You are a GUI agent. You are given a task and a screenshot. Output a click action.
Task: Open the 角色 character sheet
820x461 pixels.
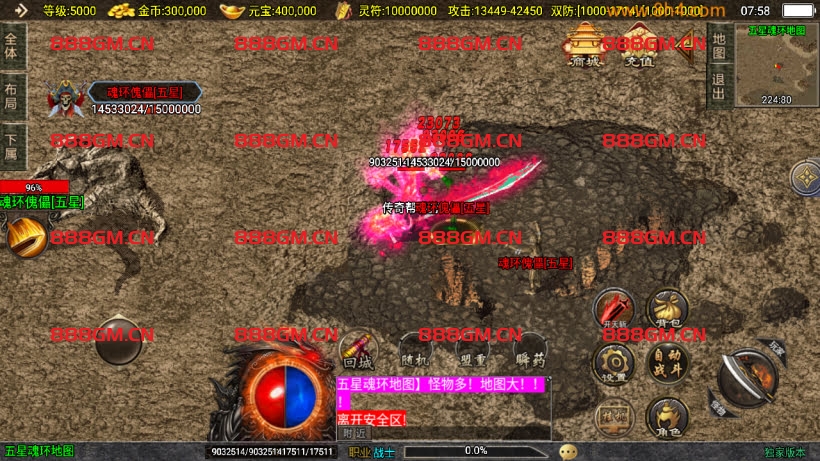(x=666, y=416)
